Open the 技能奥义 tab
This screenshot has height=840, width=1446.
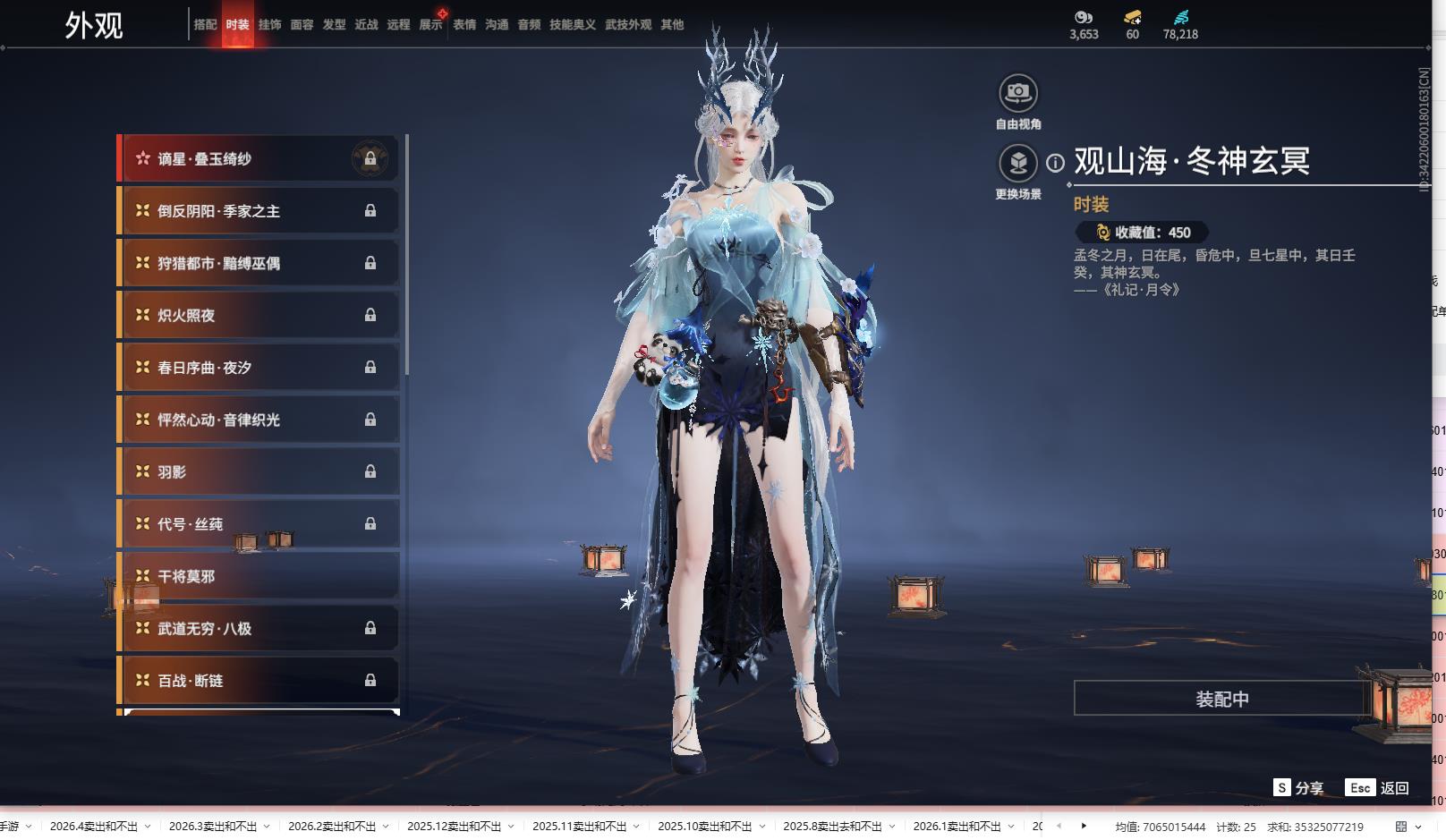[x=572, y=25]
